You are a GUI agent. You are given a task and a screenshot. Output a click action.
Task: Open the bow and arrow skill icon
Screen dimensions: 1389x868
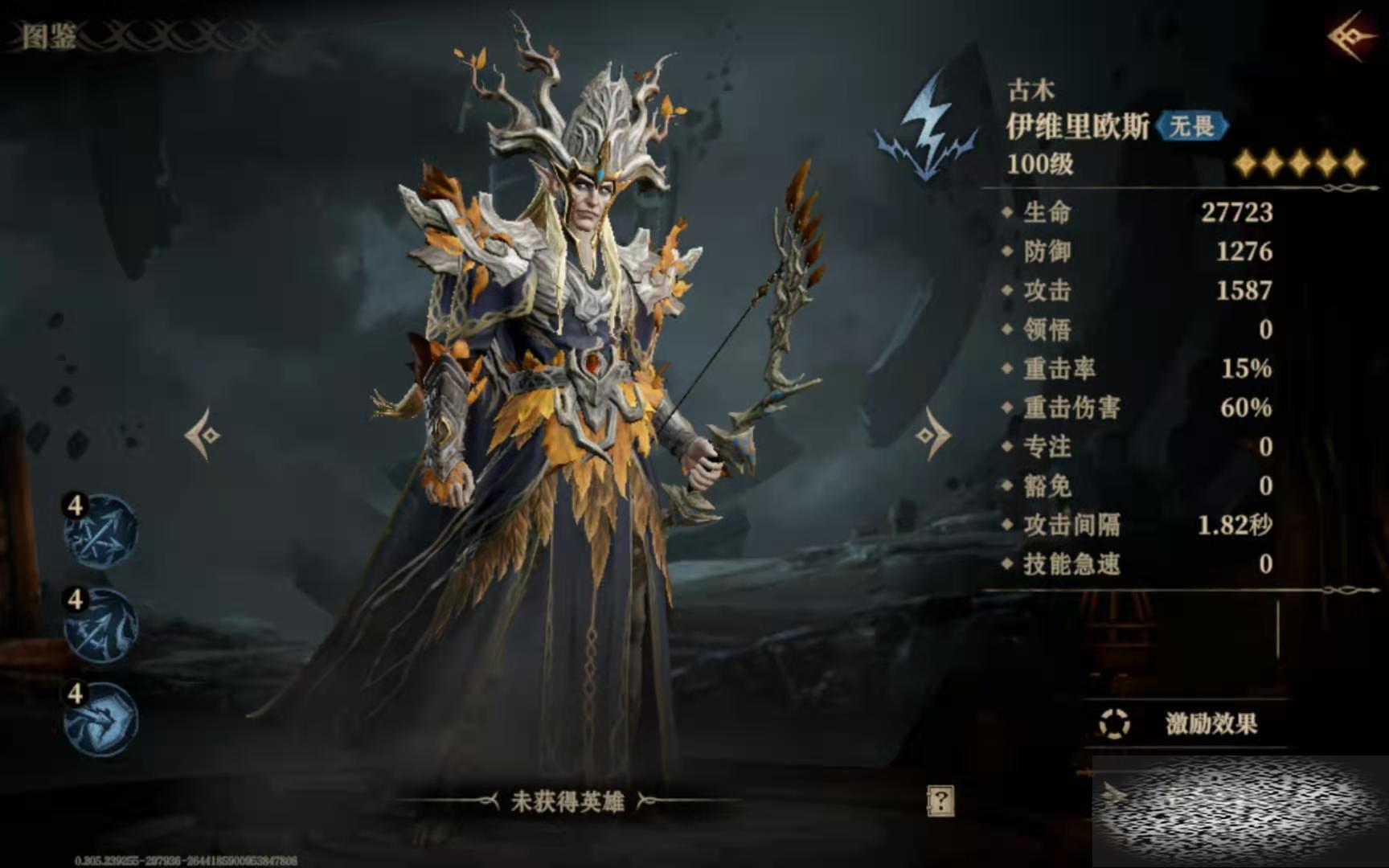101,625
